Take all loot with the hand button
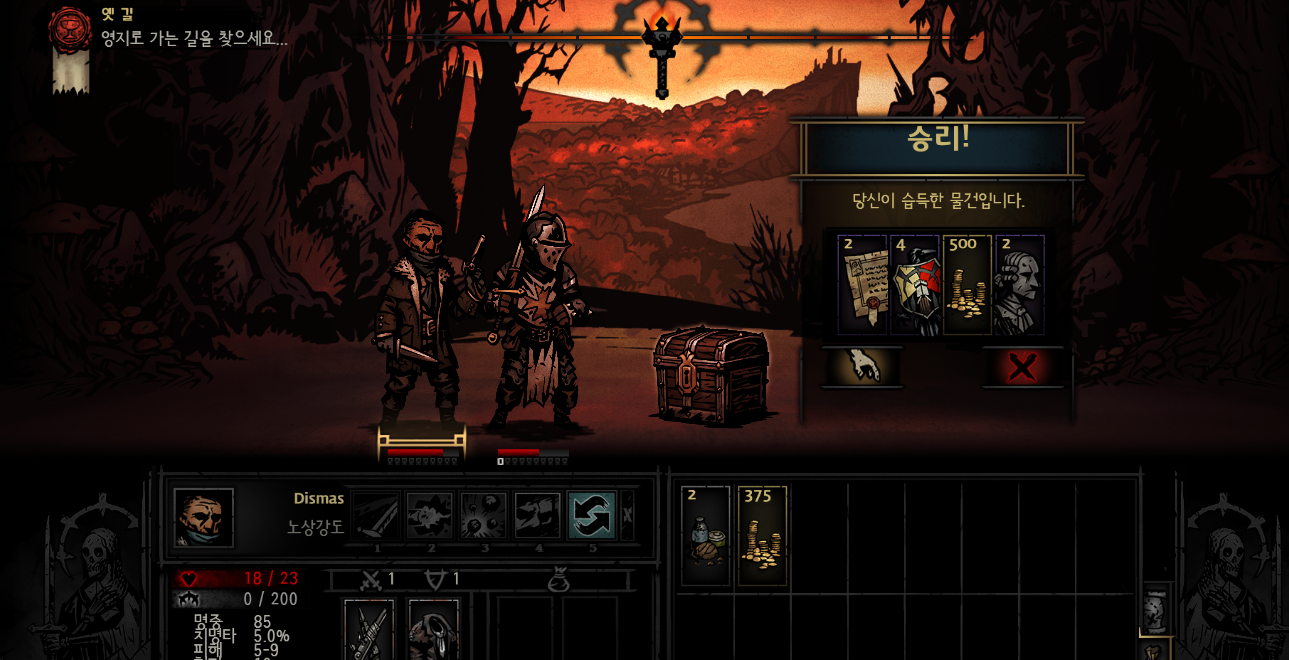1289x660 pixels. 861,367
